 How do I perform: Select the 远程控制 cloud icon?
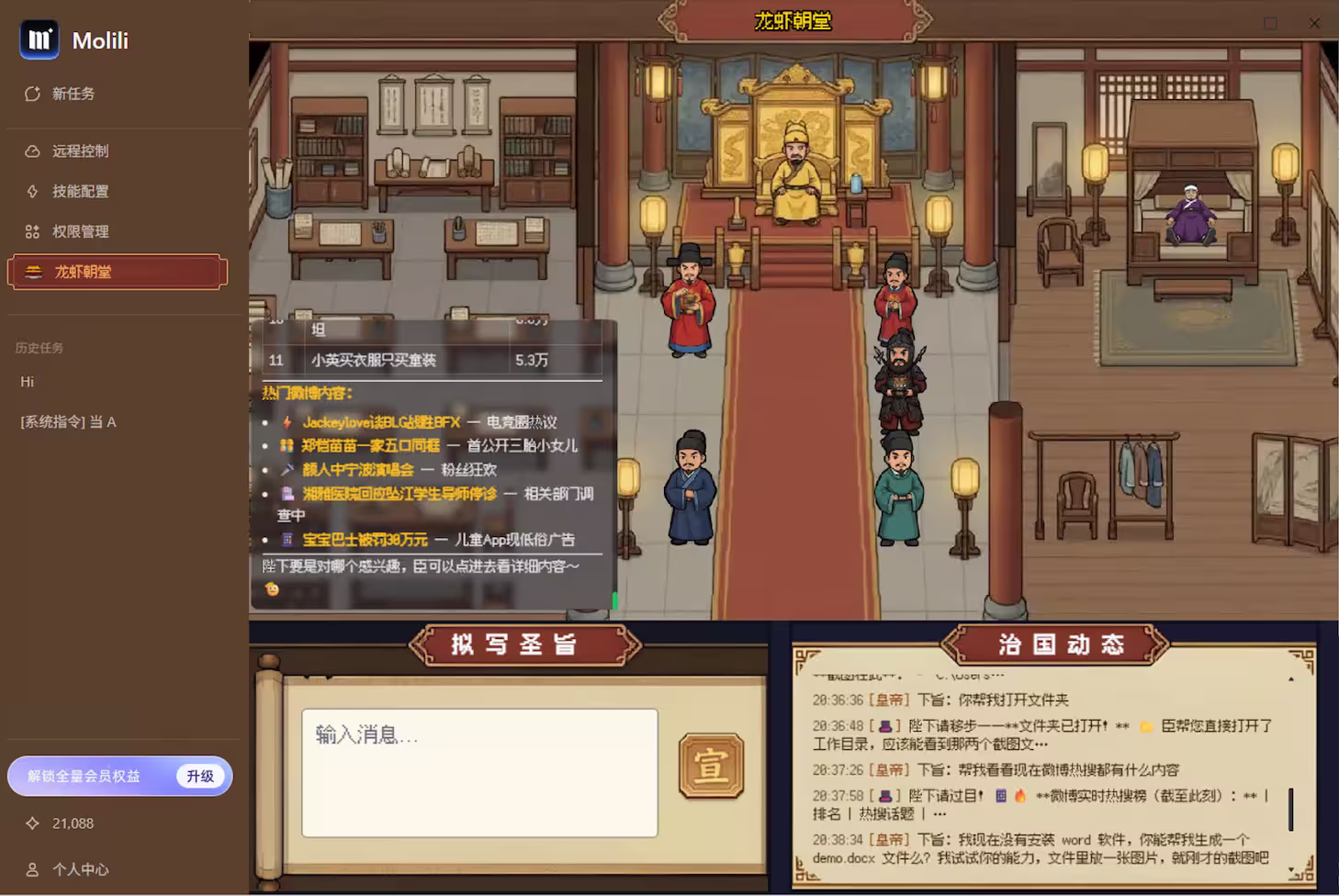(34, 151)
